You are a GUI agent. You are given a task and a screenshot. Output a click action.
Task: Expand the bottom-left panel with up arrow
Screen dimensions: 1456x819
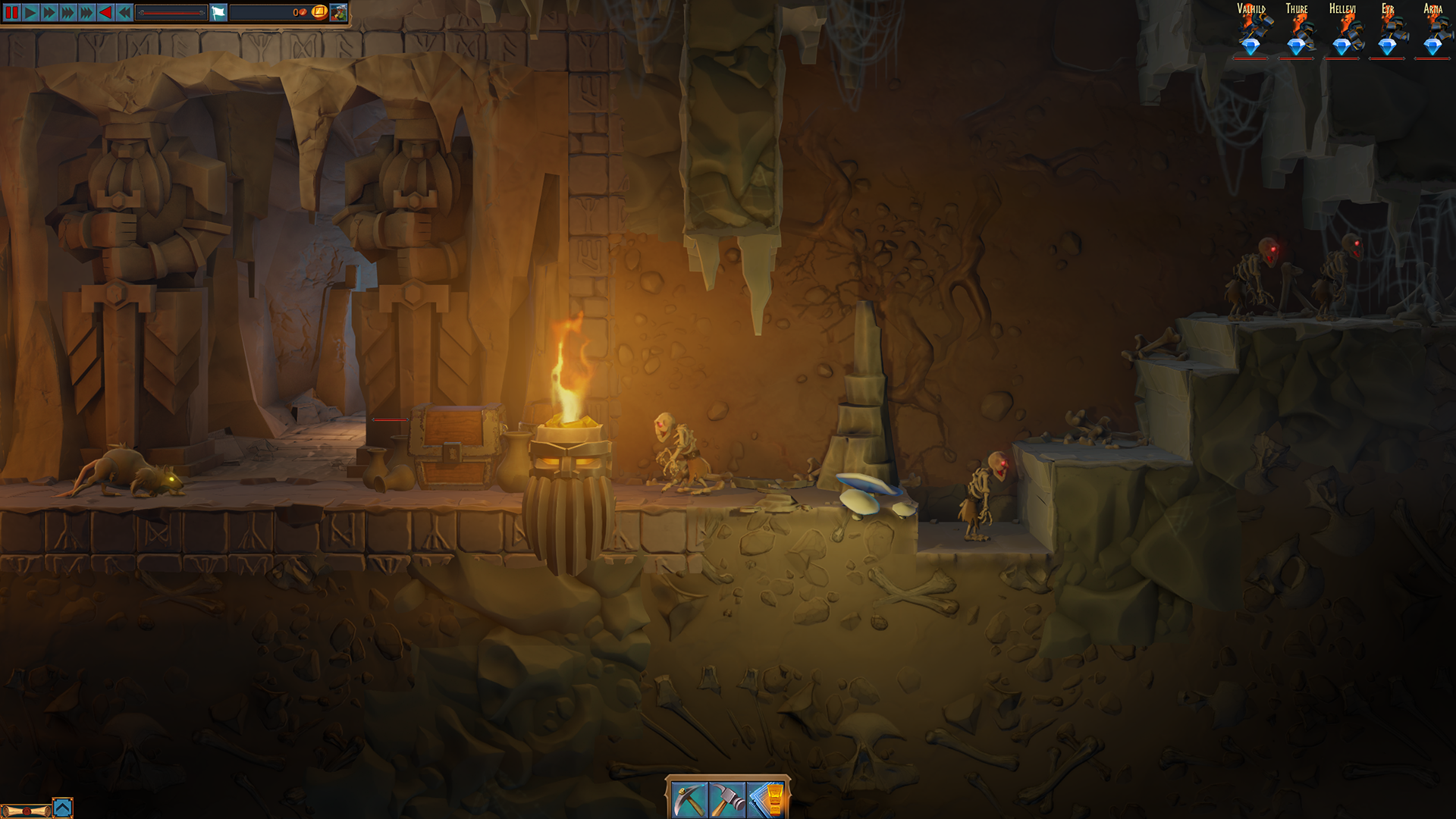tap(63, 807)
